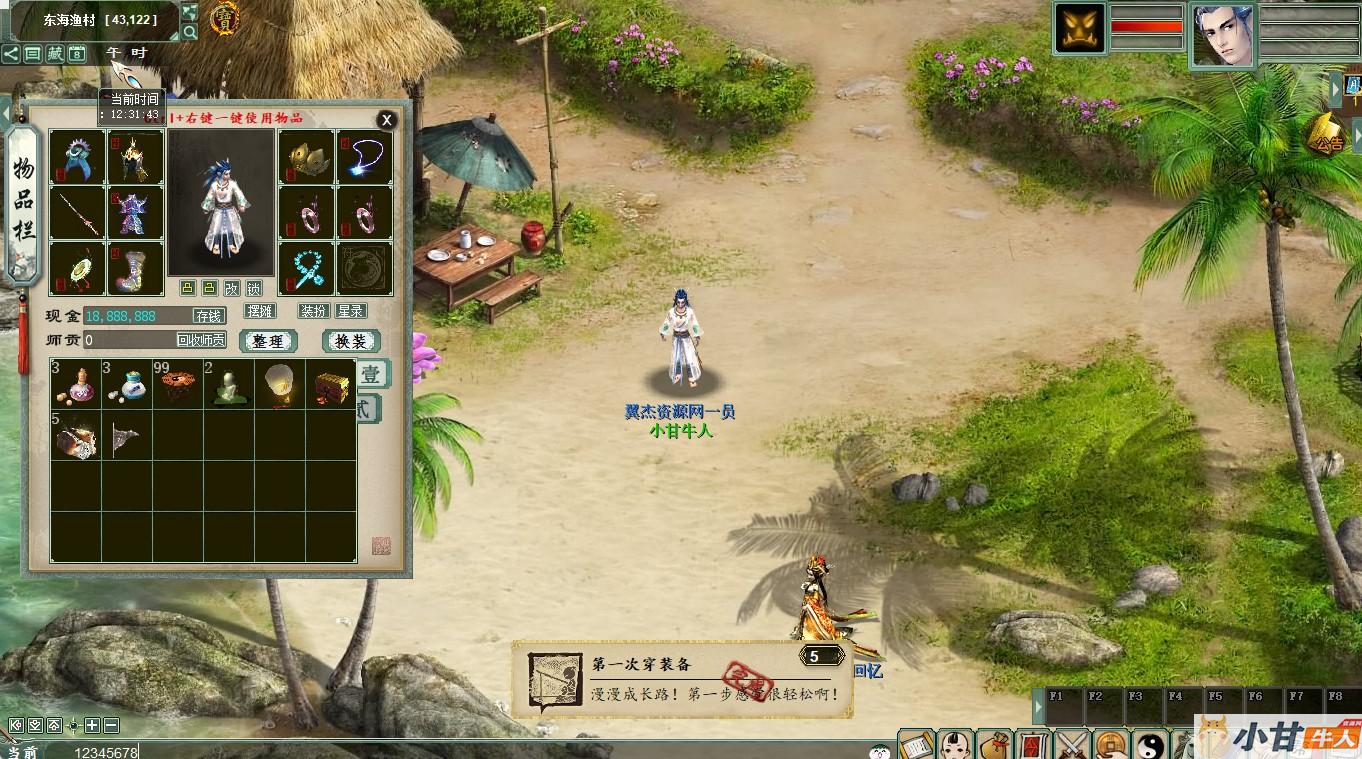
Task: Open the yin-yang menu icon
Action: tap(1150, 745)
